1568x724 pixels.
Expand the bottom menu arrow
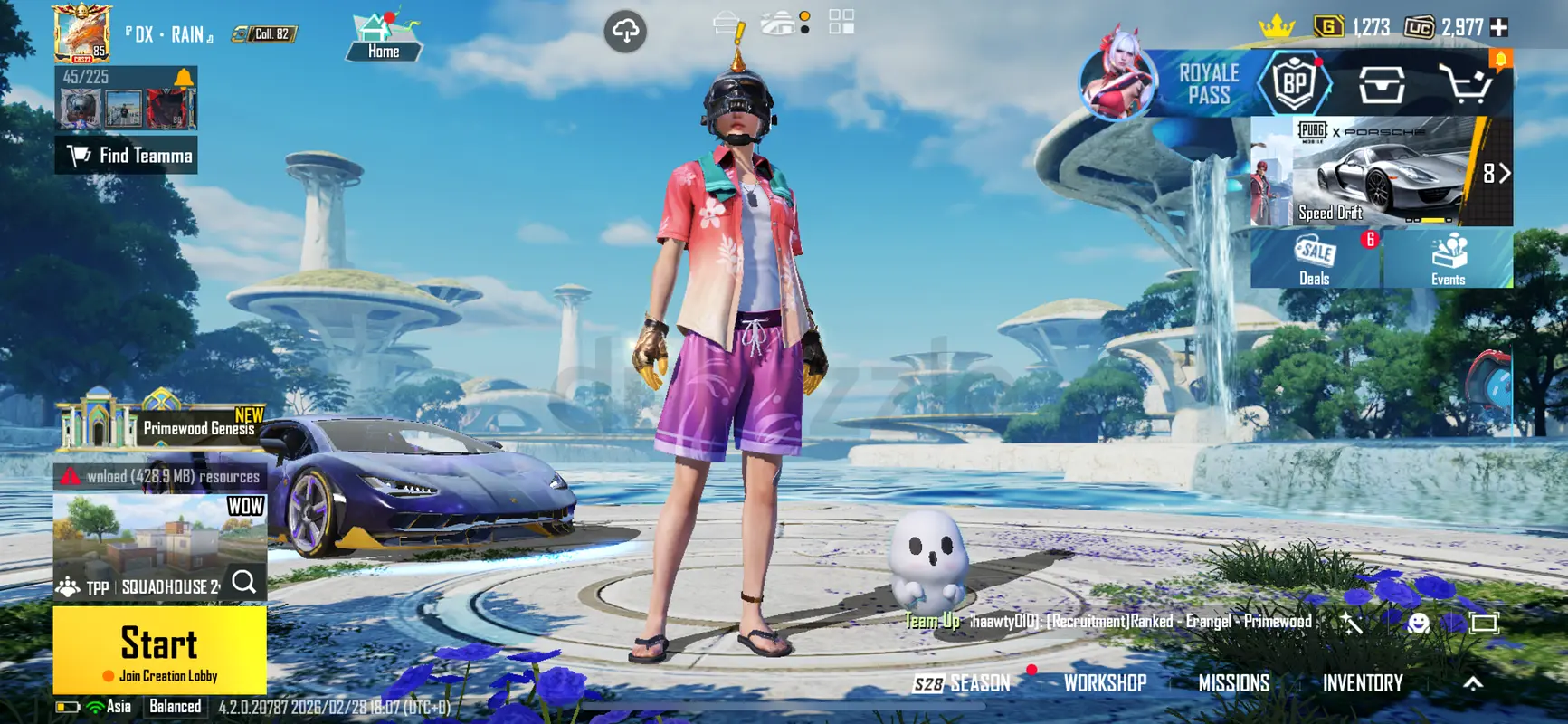click(x=1473, y=683)
